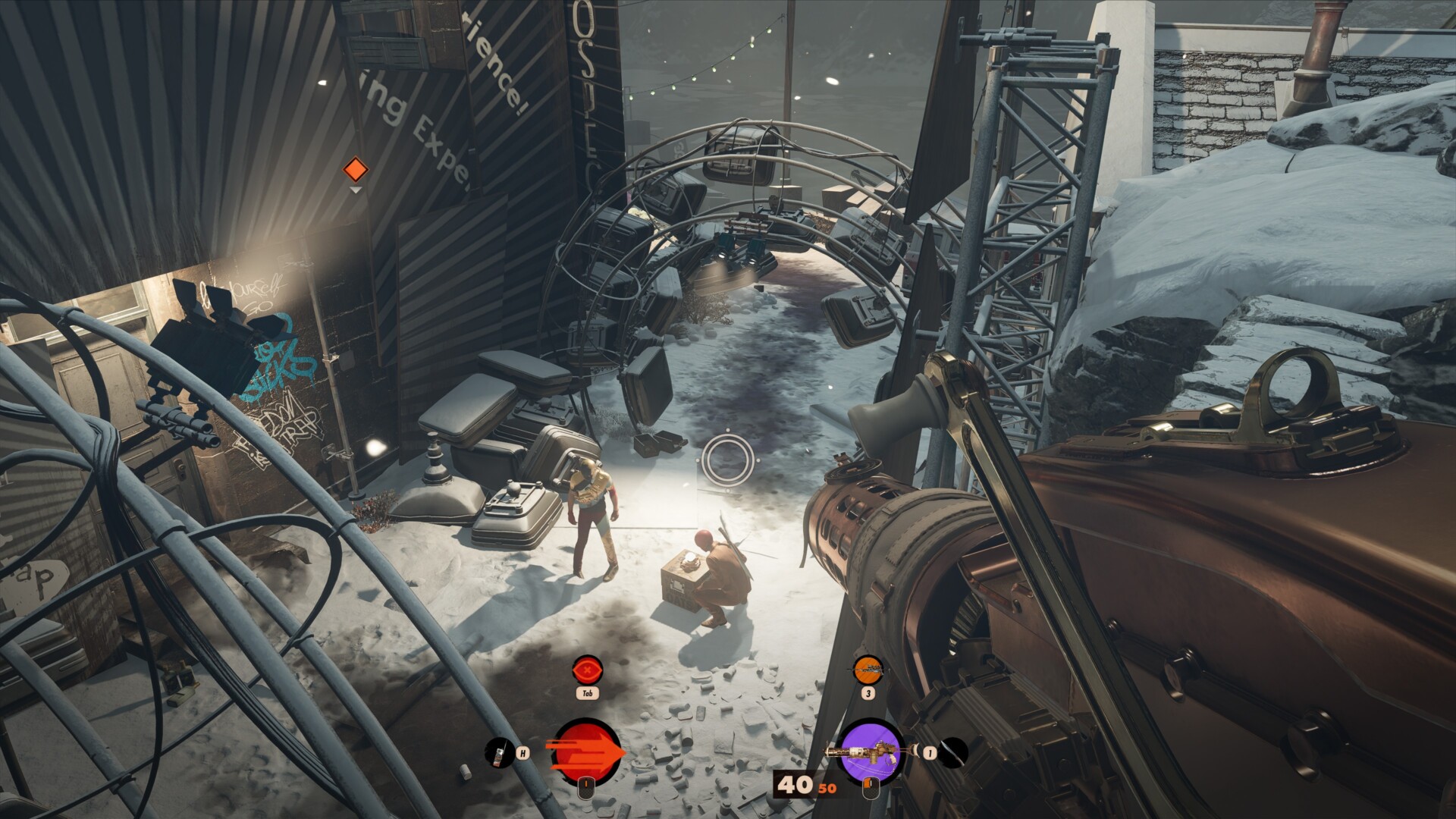The width and height of the screenshot is (1456, 819).
Task: Select the Hackamajig gadget icon
Action: tap(497, 752)
